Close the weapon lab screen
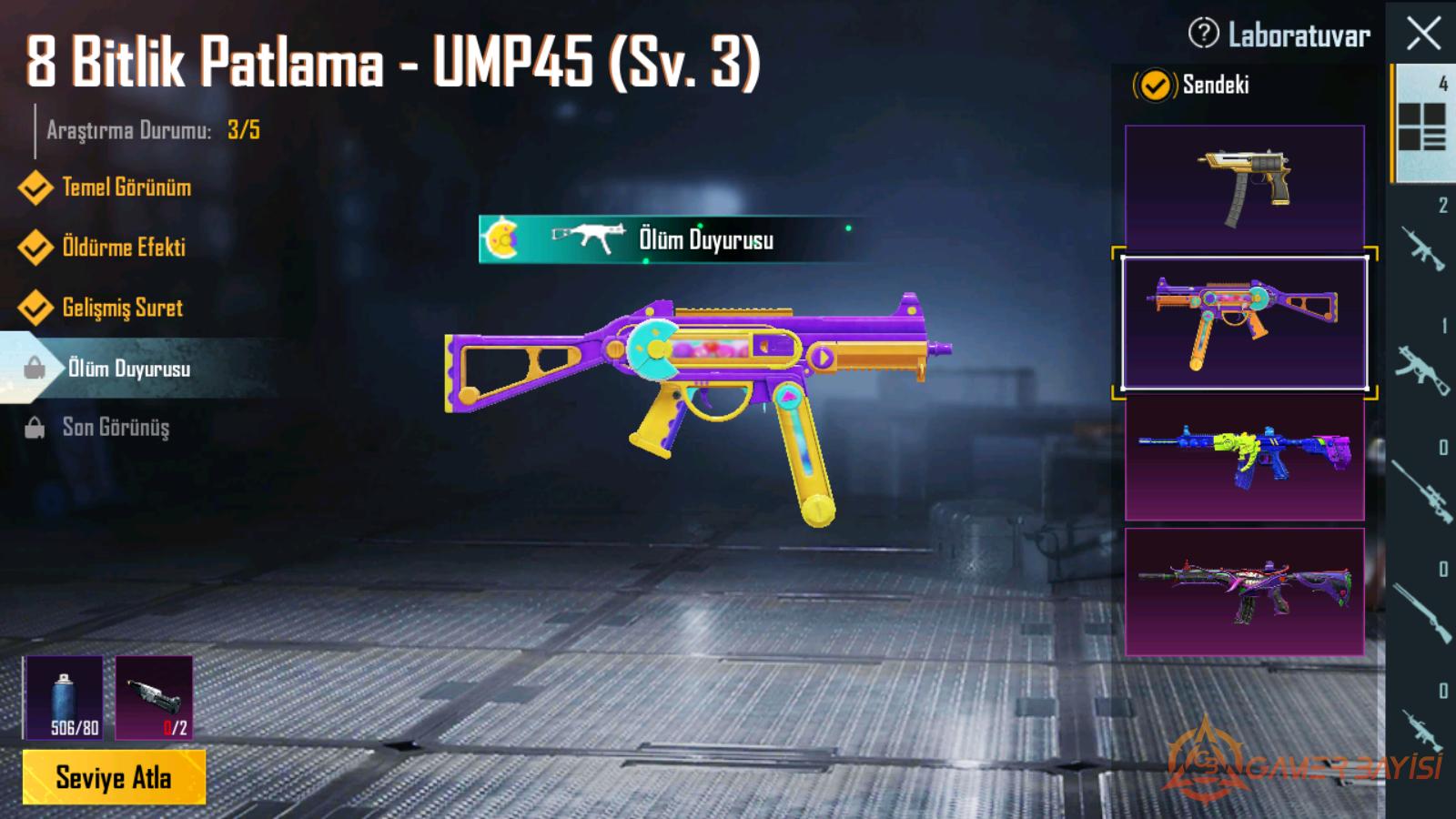 [1423, 35]
